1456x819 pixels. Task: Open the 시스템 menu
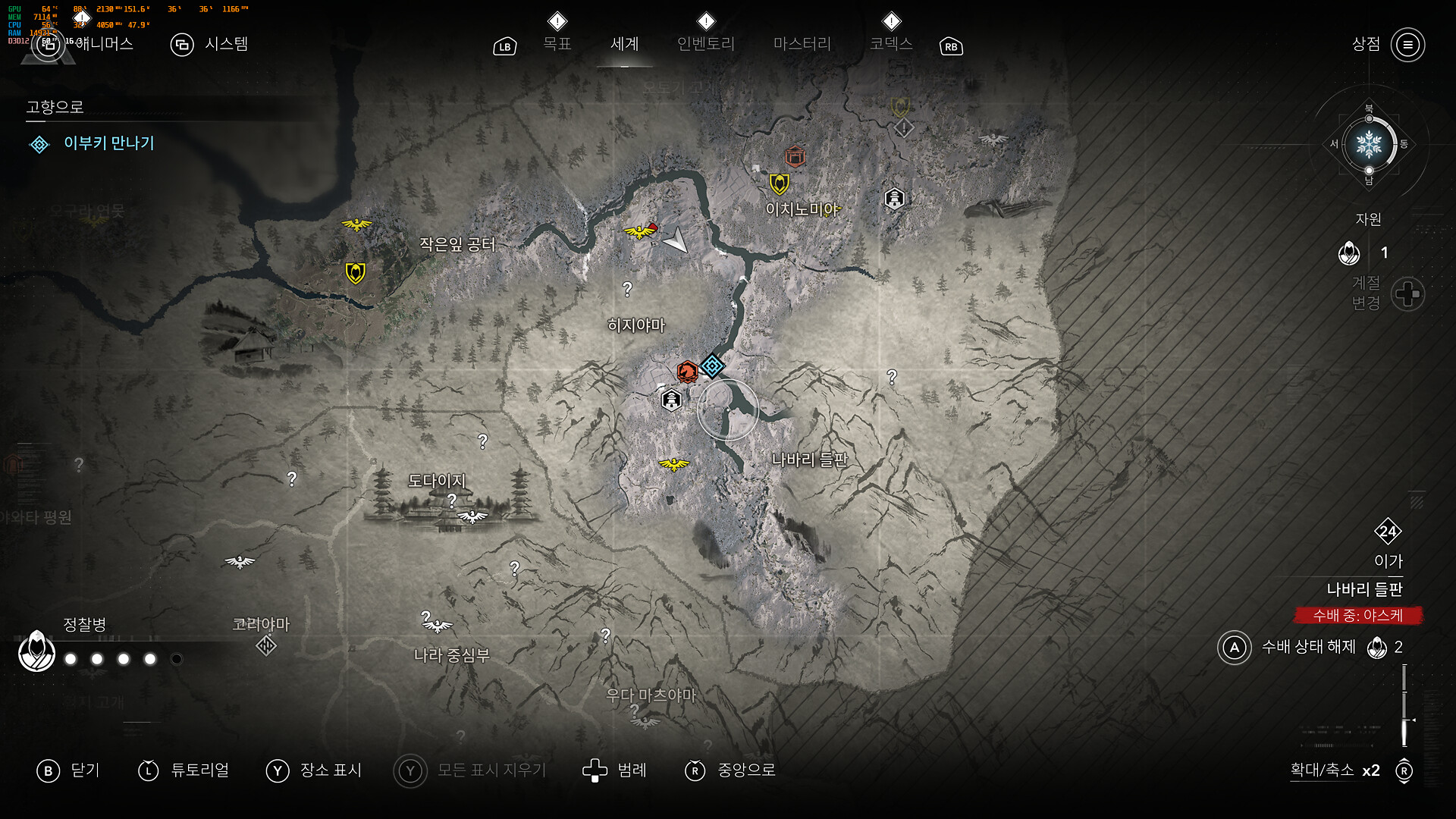point(210,45)
